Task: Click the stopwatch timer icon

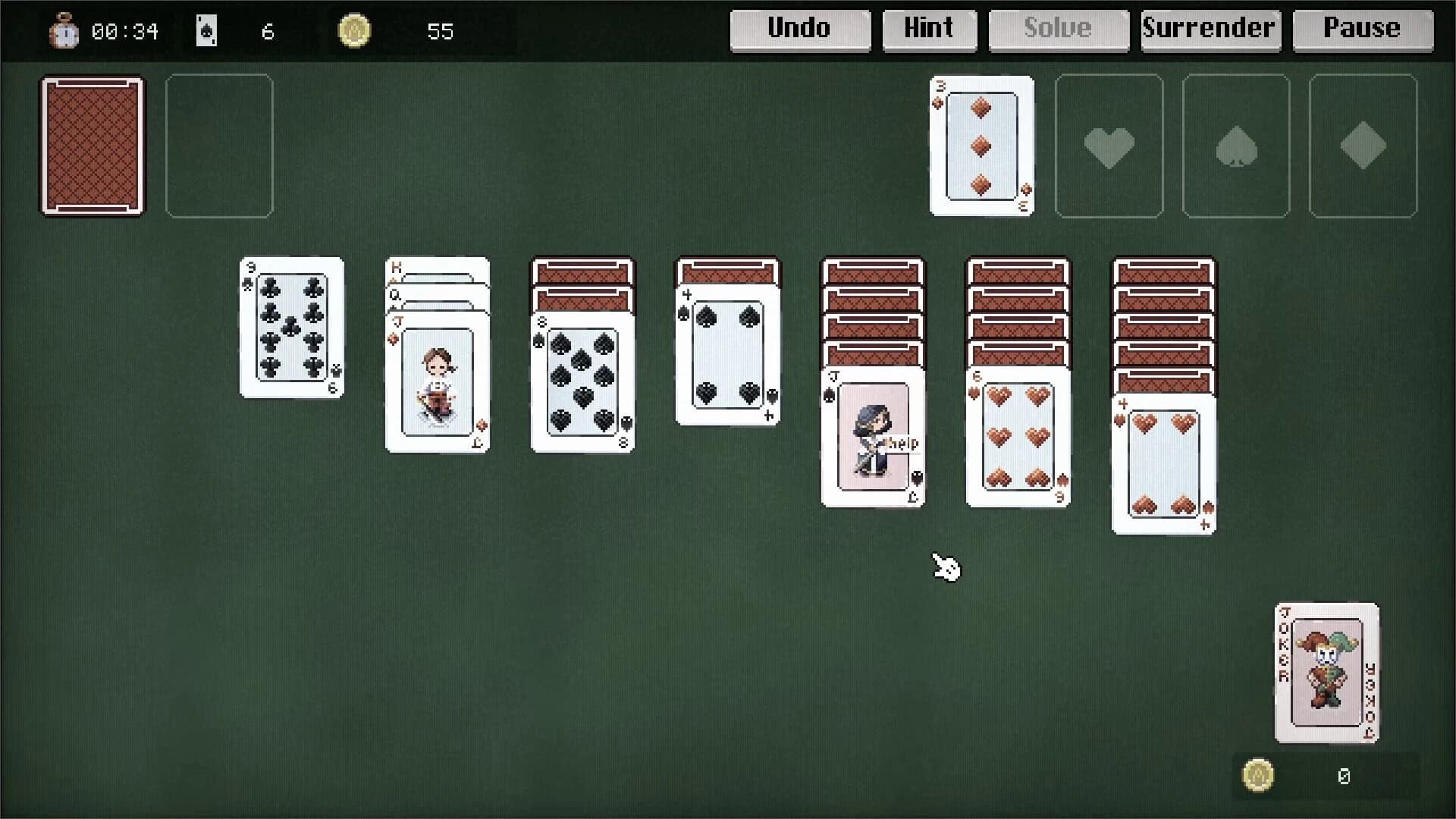Action: click(65, 32)
